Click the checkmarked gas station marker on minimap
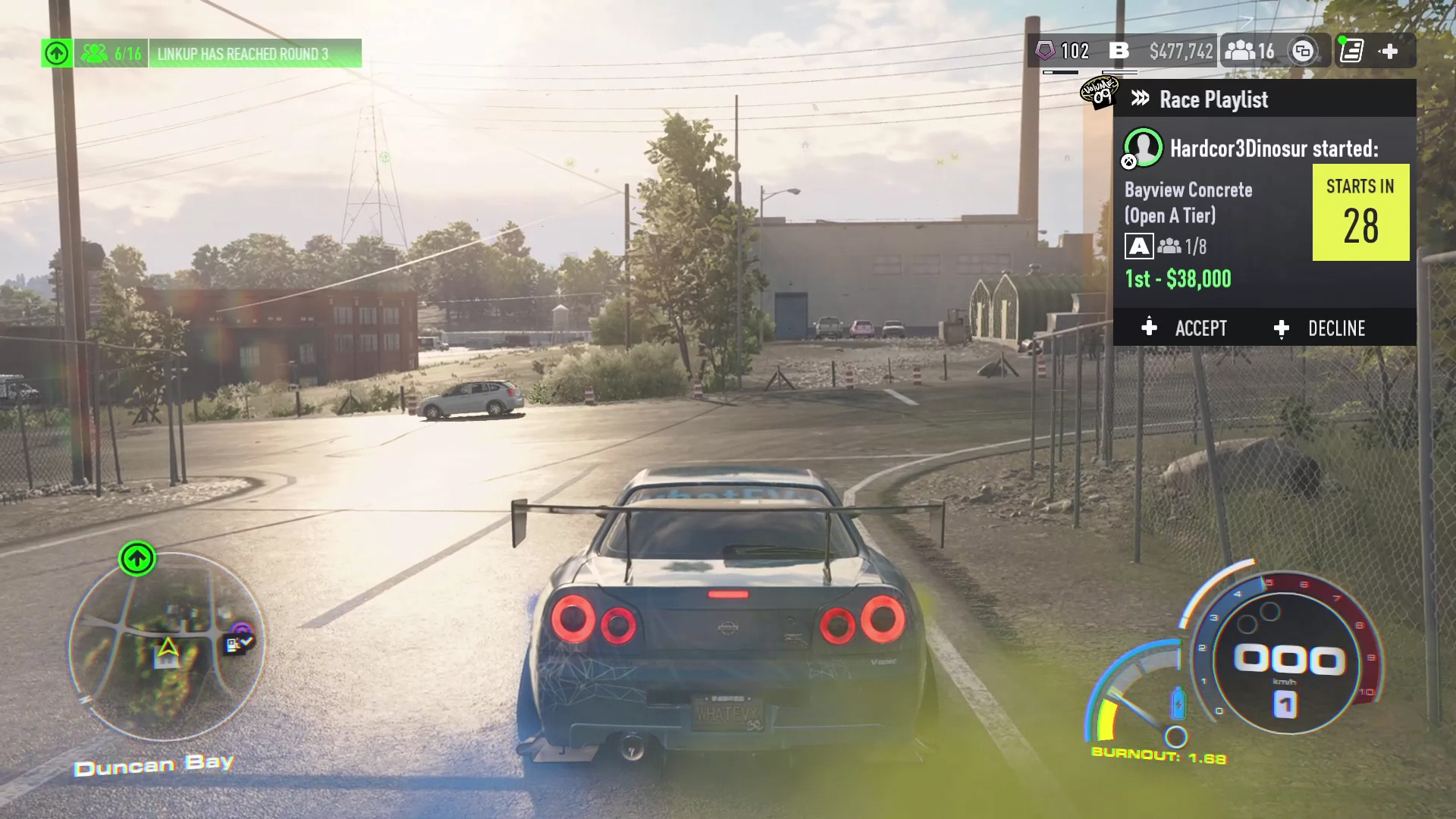 tap(238, 644)
